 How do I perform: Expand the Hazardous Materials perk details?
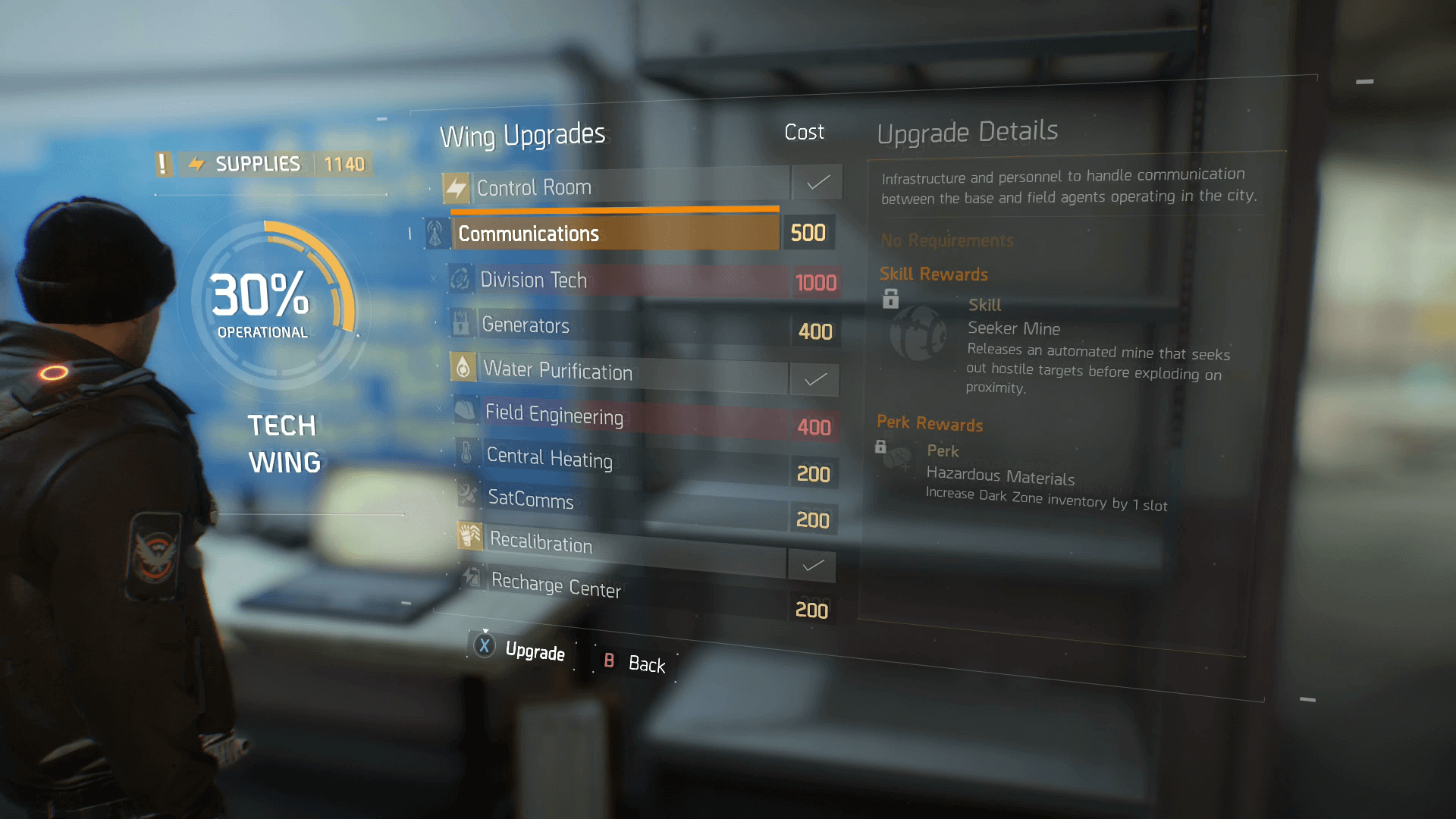1000,476
